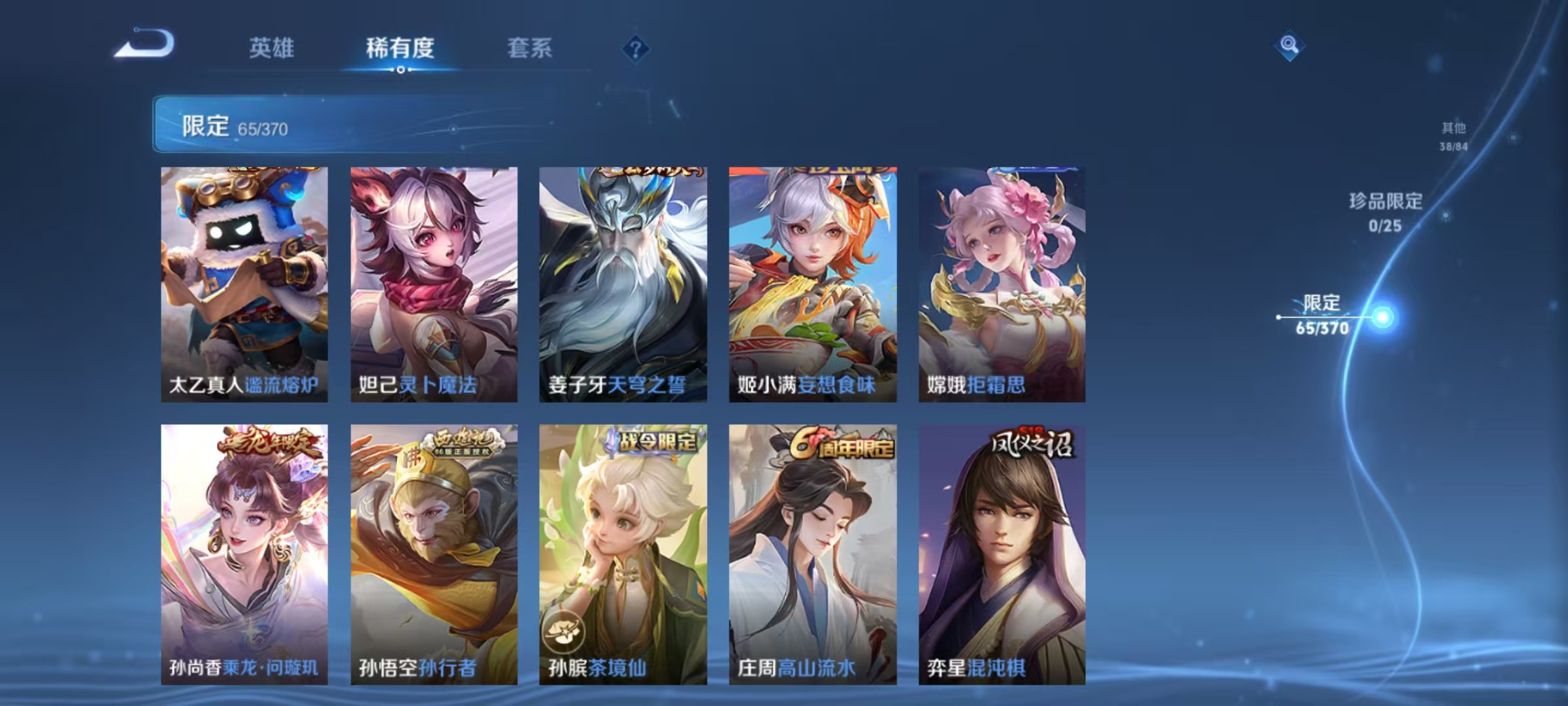Open search with the magnifier icon
This screenshot has height=706, width=1568.
tap(1289, 46)
